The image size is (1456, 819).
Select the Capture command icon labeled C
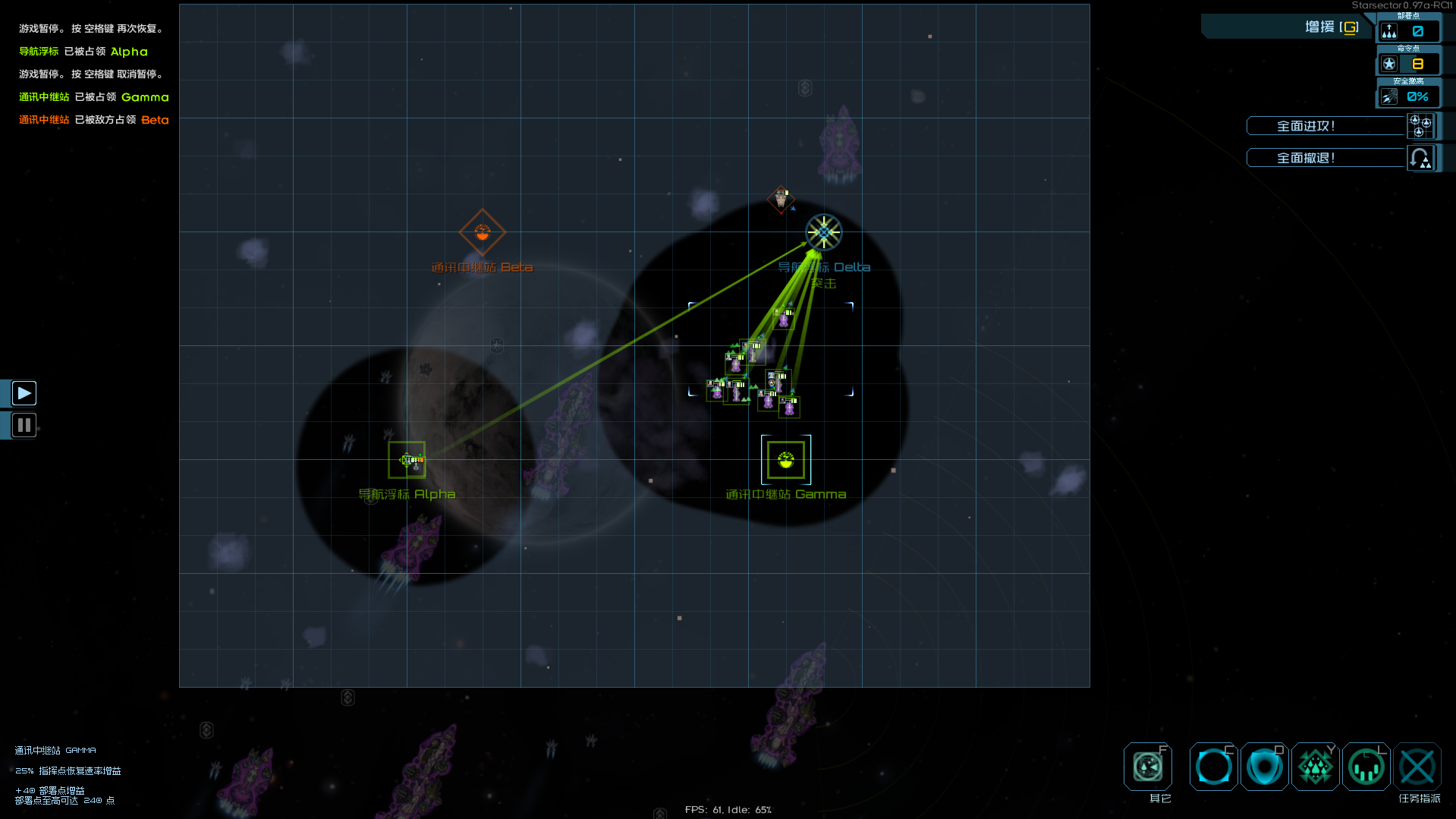1212,767
